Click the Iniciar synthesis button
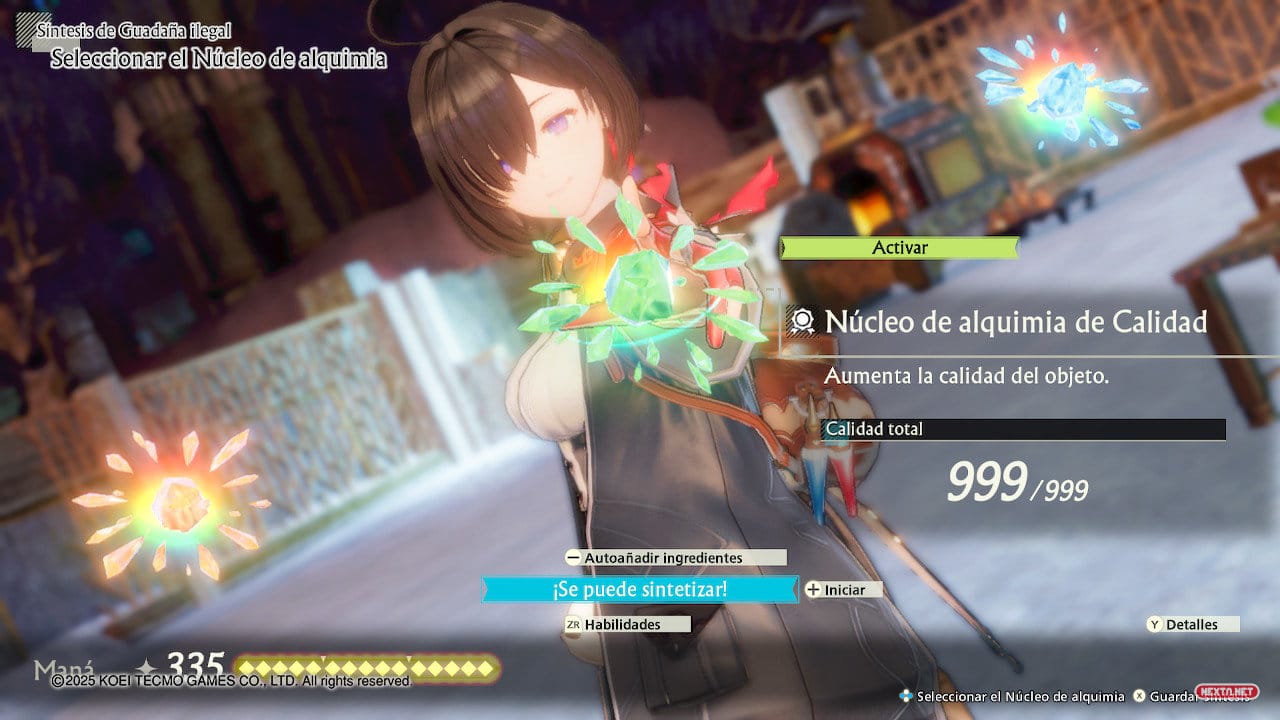 (x=844, y=590)
